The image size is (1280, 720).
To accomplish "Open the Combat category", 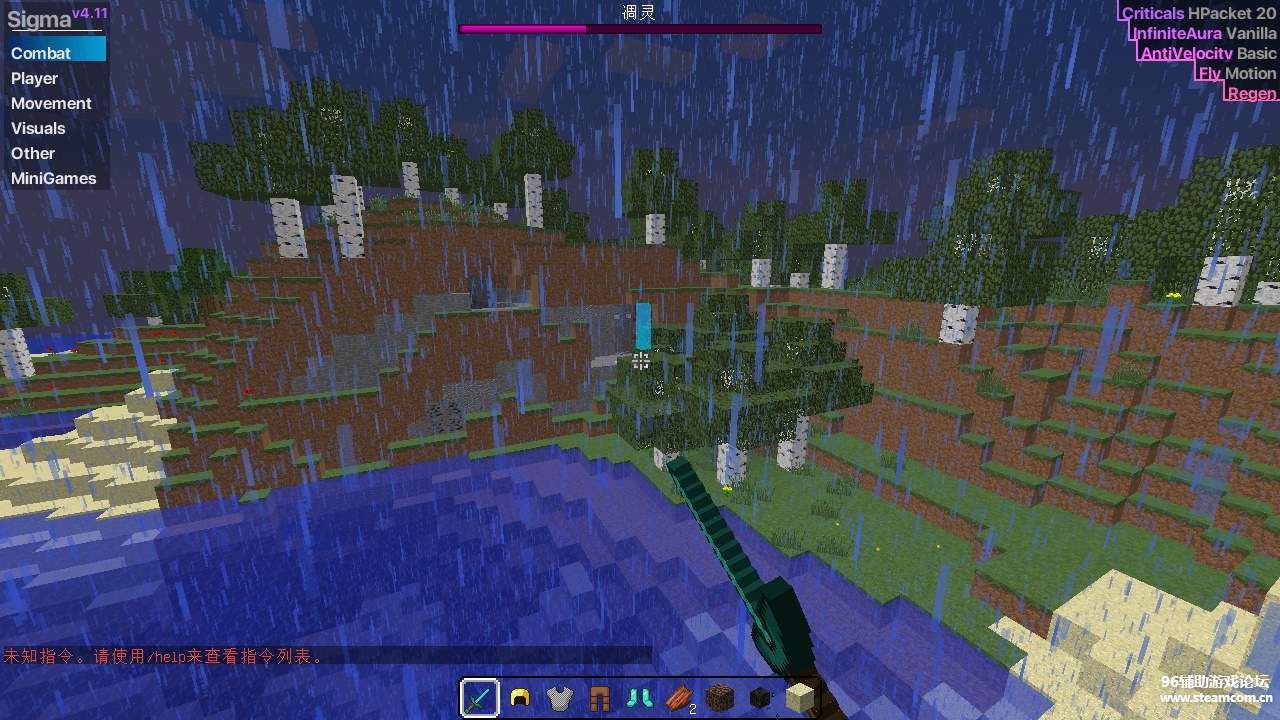I will pyautogui.click(x=42, y=53).
